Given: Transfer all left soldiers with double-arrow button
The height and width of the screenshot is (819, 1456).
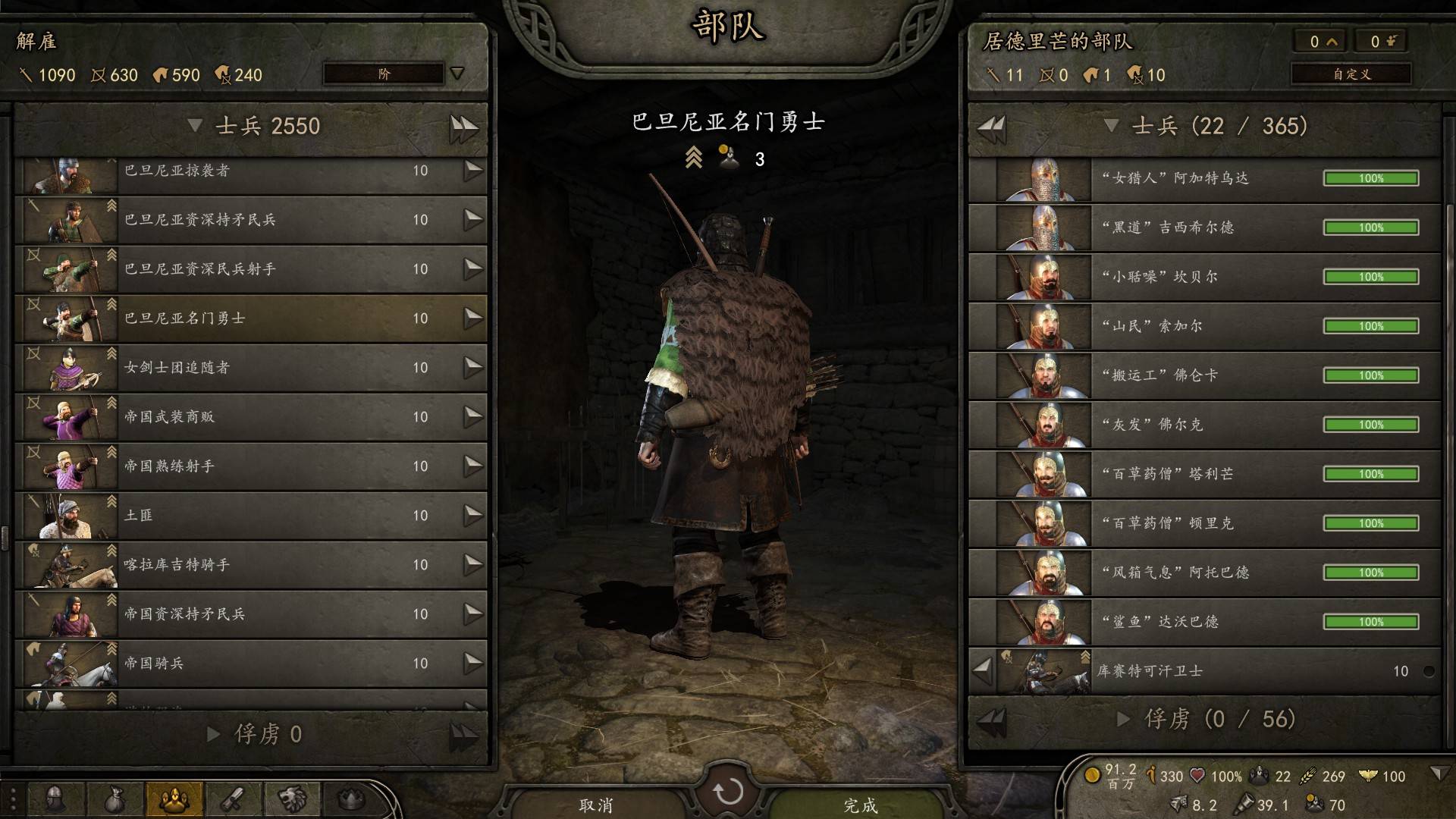Looking at the screenshot, I should (463, 127).
